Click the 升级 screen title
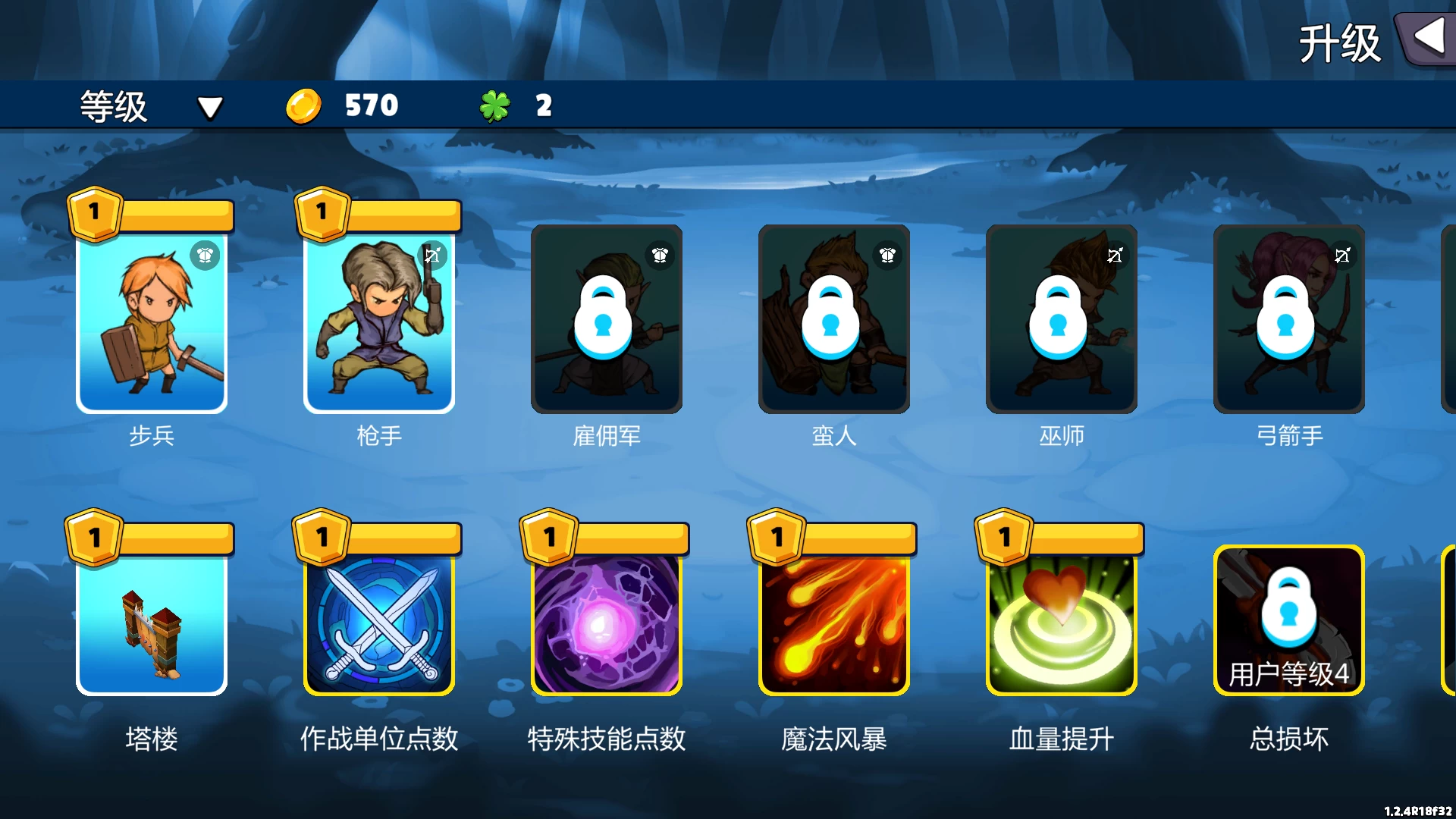This screenshot has height=819, width=1456. tap(1339, 43)
